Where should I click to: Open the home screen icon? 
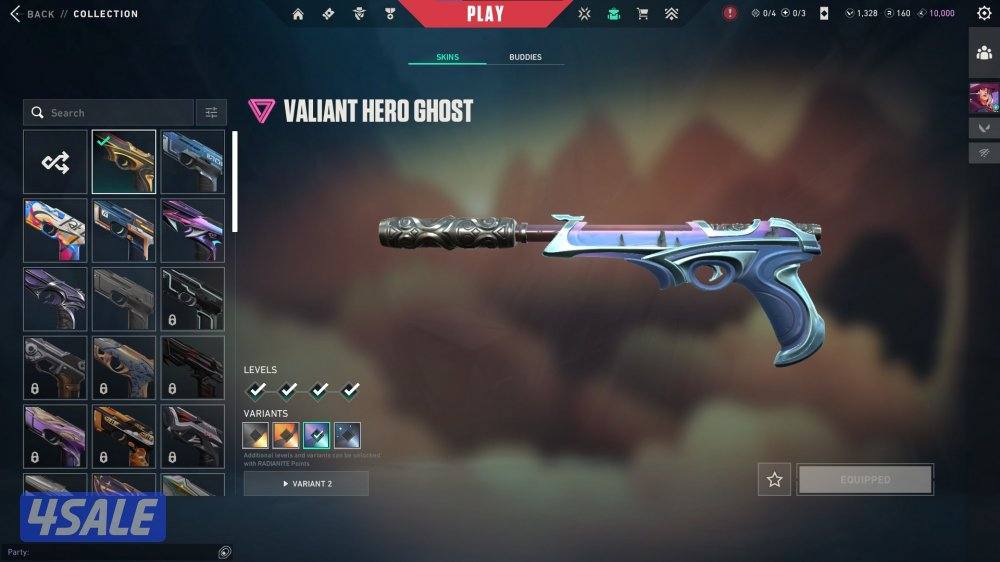click(298, 14)
